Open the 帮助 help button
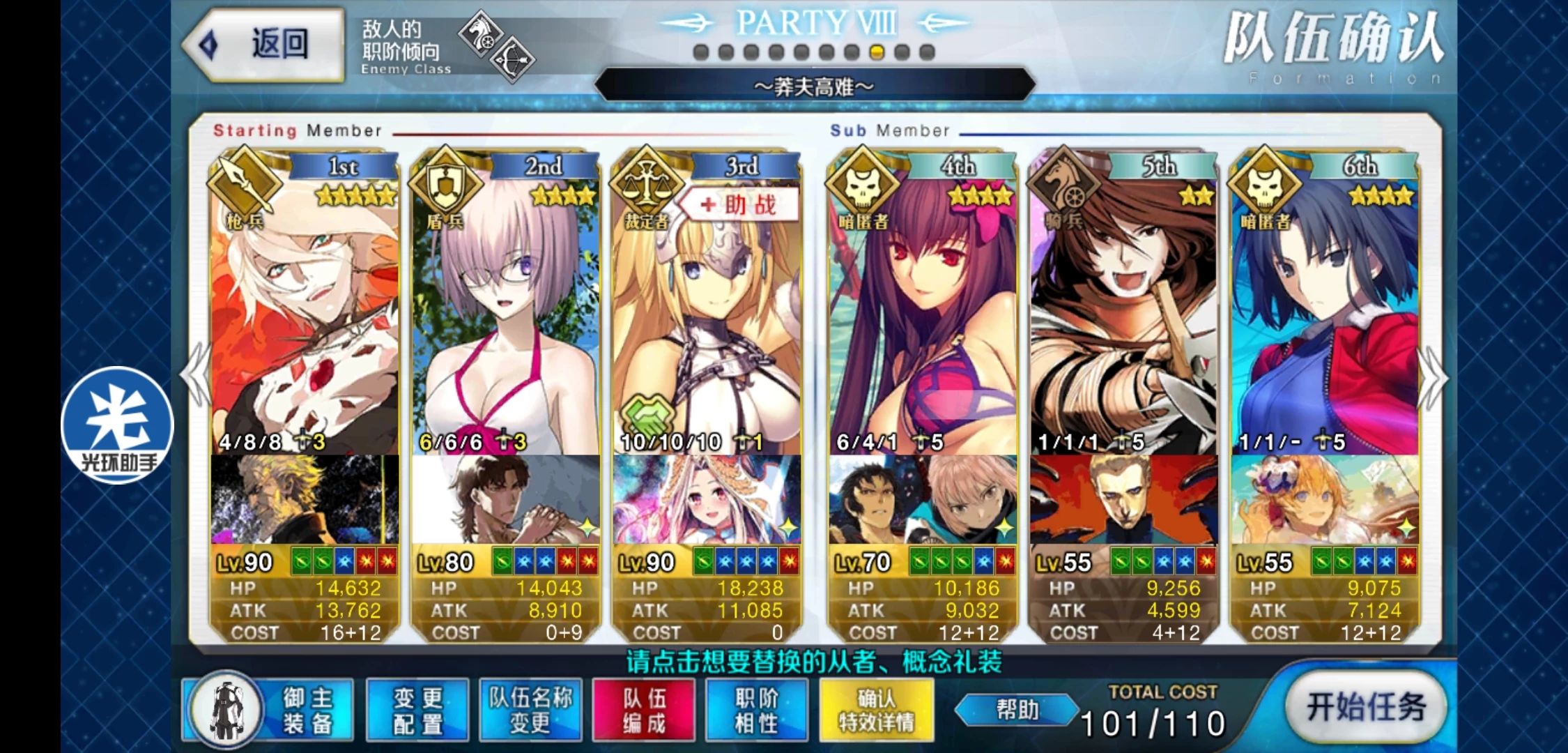1568x753 pixels. coord(1017,710)
